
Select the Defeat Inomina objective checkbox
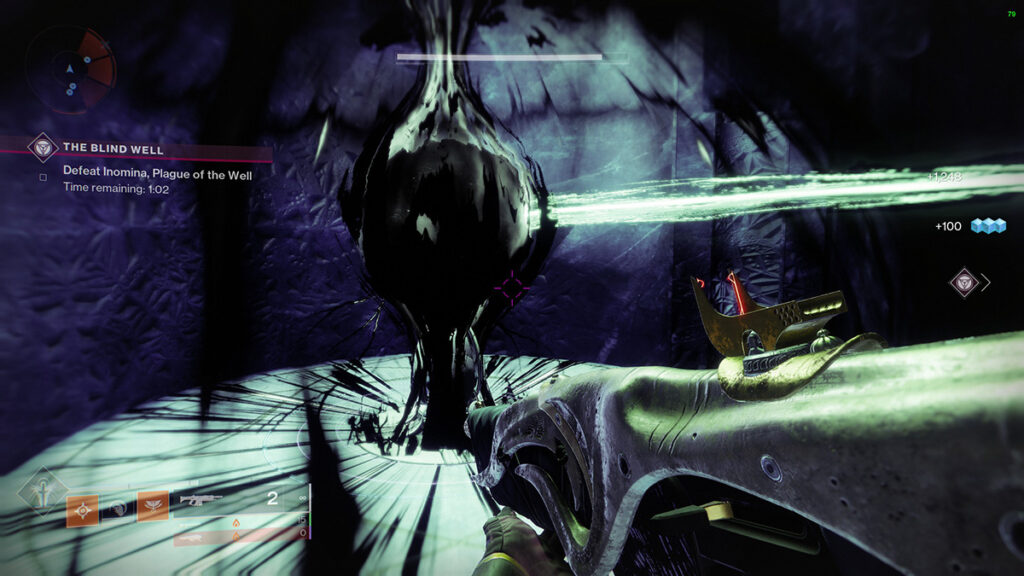coord(43,178)
